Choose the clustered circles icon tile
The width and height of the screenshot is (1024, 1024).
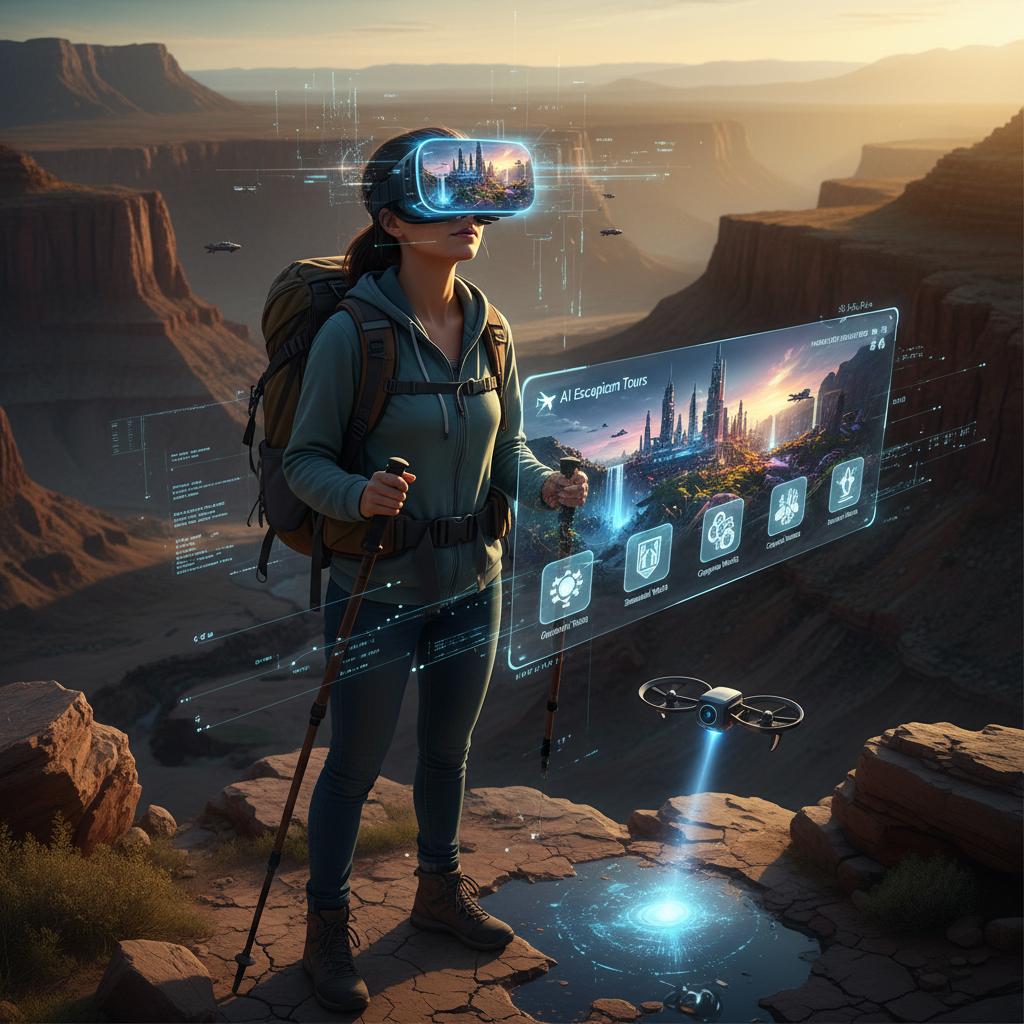tap(721, 529)
